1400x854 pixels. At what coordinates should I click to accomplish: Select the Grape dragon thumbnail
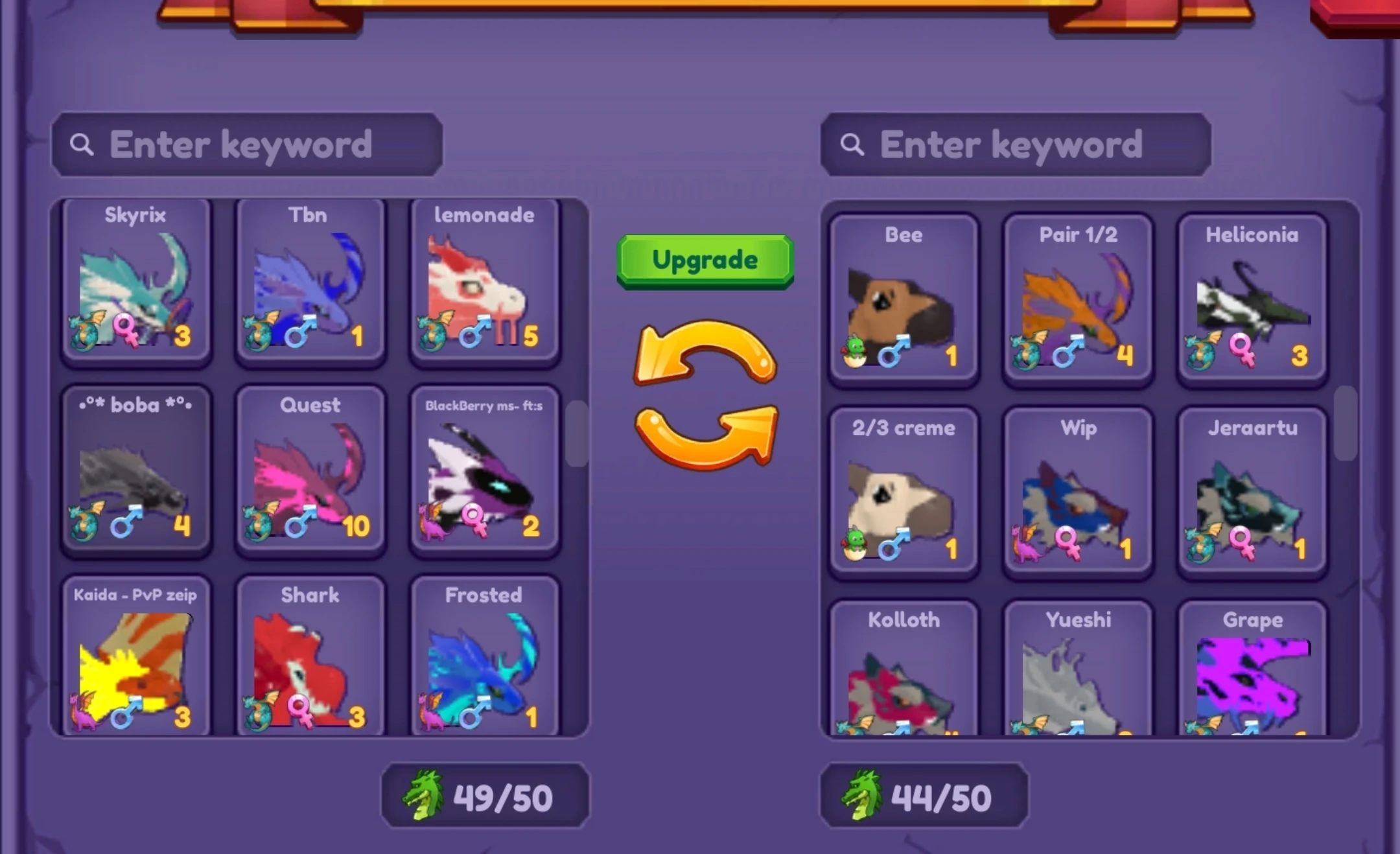click(x=1252, y=680)
